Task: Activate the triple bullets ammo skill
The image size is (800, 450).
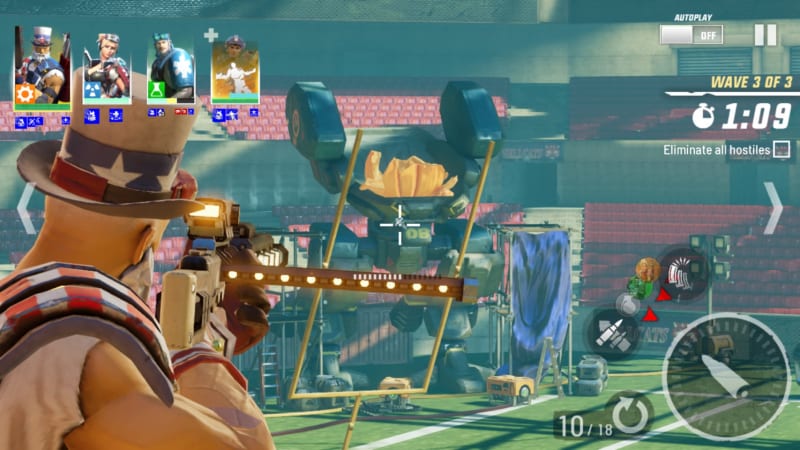Action: point(612,331)
